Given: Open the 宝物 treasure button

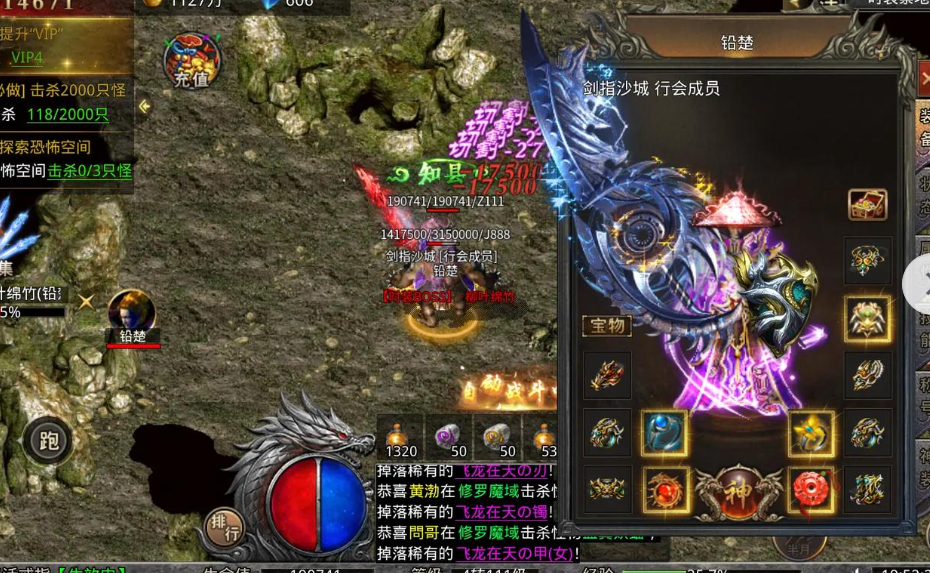Looking at the screenshot, I should click(606, 326).
